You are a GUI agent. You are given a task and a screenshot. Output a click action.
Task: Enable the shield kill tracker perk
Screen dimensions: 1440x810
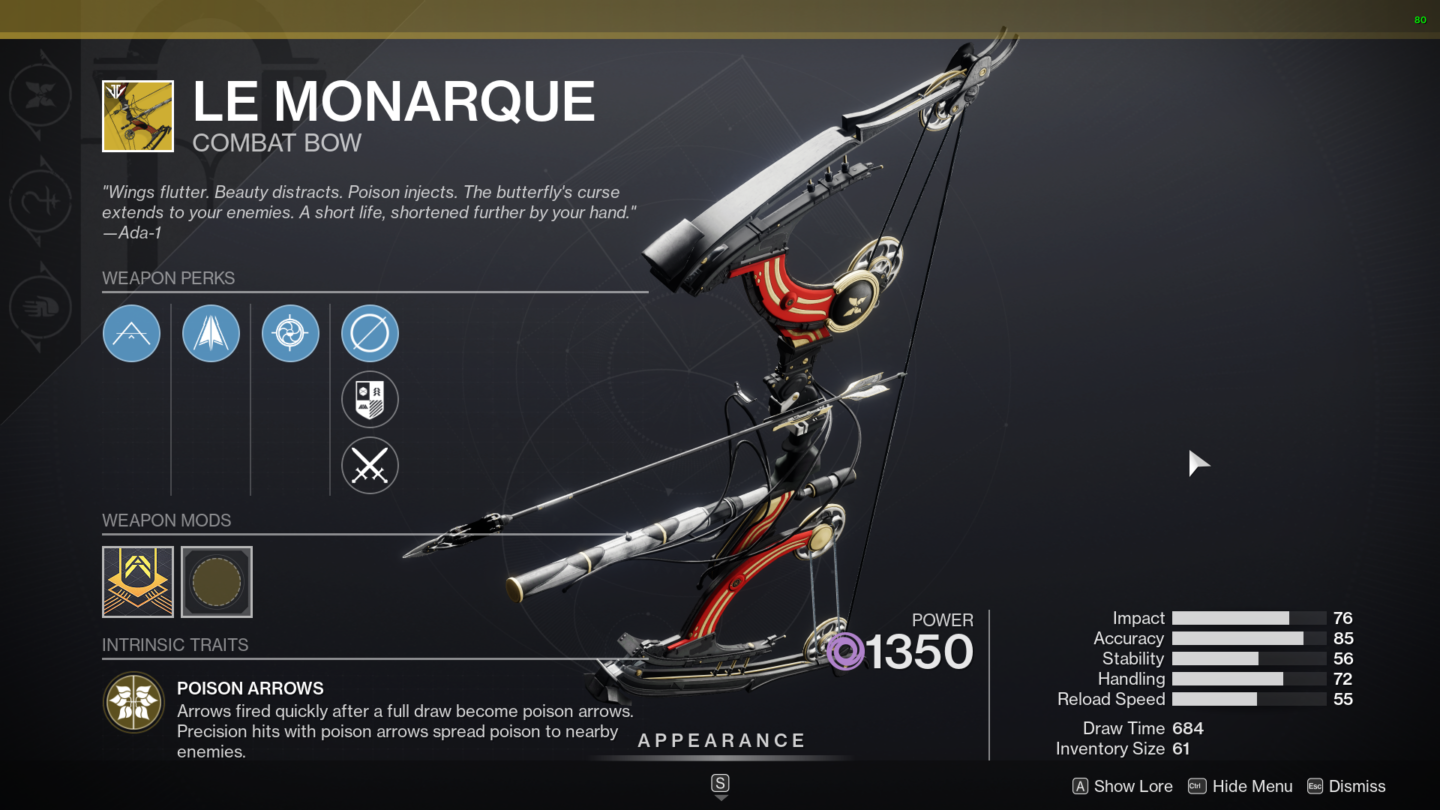(x=370, y=399)
